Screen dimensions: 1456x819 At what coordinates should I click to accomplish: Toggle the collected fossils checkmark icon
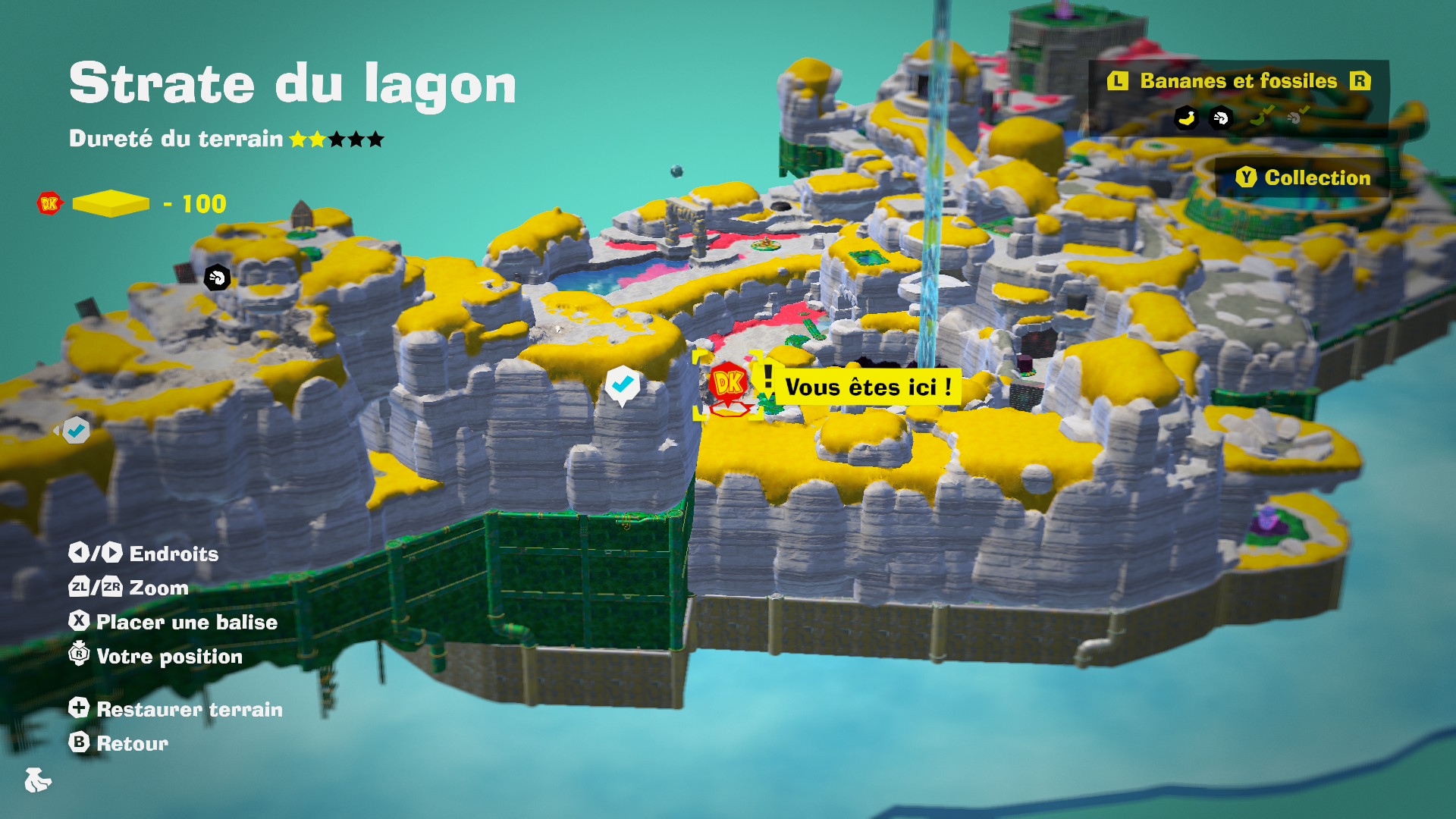click(1298, 116)
